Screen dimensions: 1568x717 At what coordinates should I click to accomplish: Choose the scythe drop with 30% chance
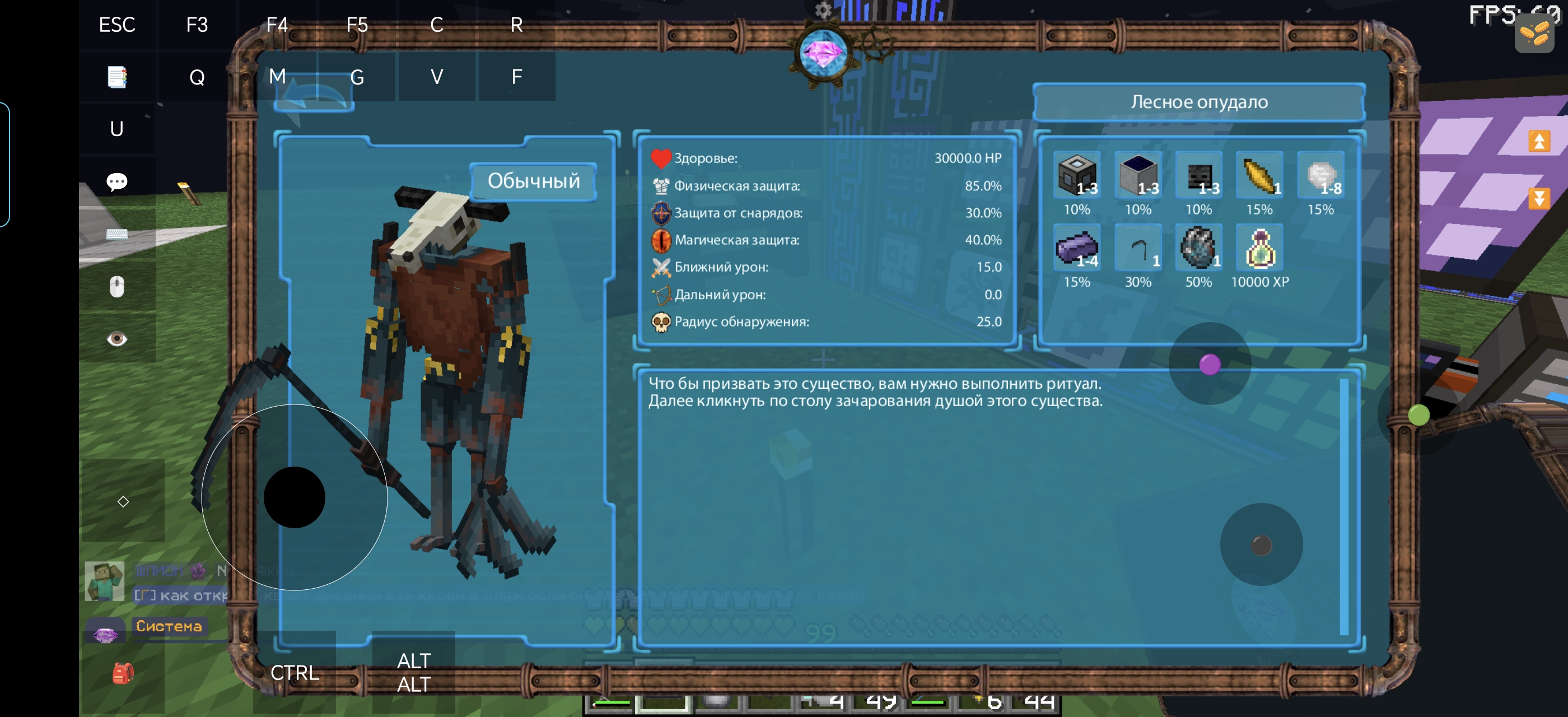[x=1138, y=248]
